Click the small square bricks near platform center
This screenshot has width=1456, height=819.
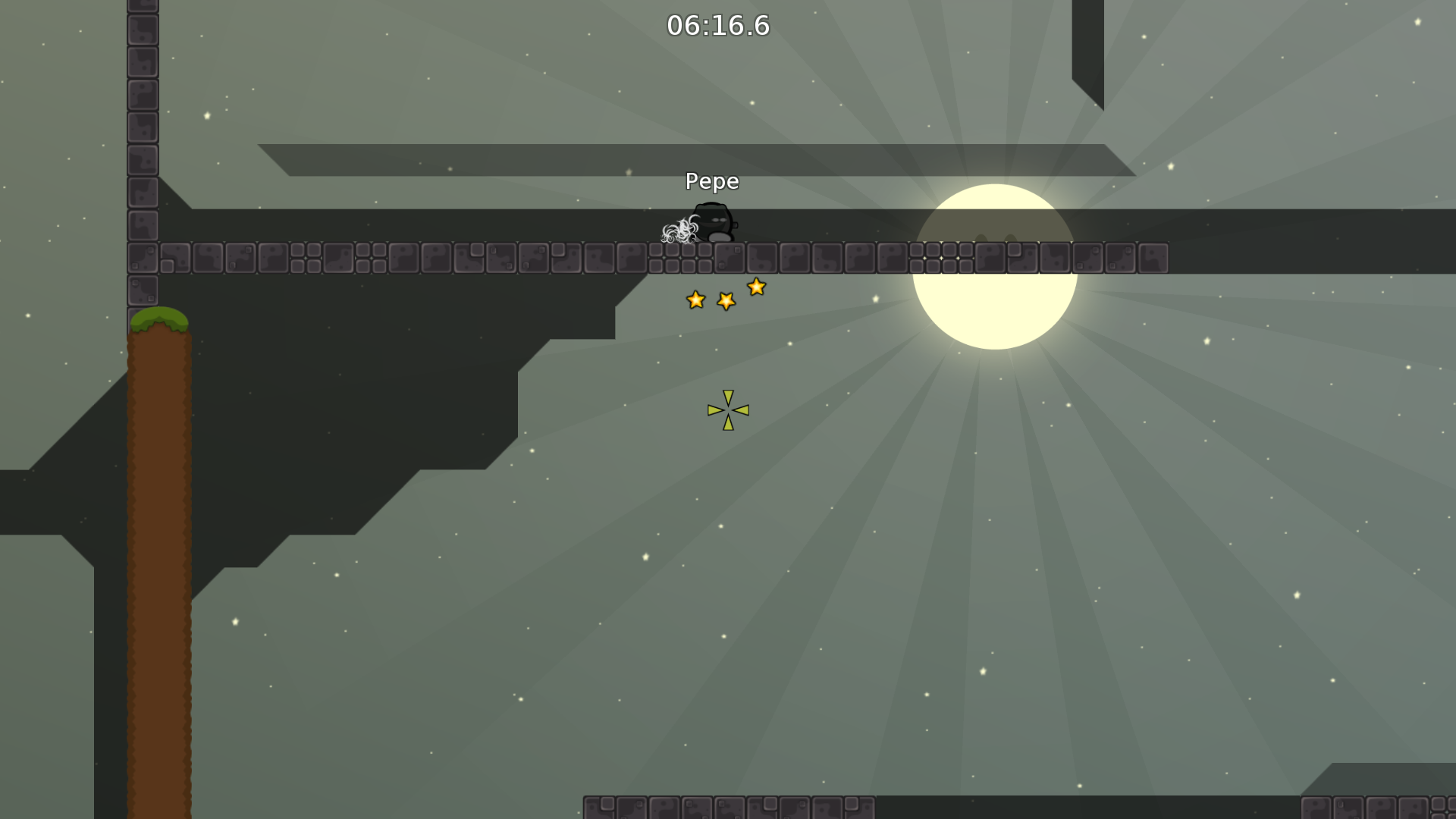(940, 258)
